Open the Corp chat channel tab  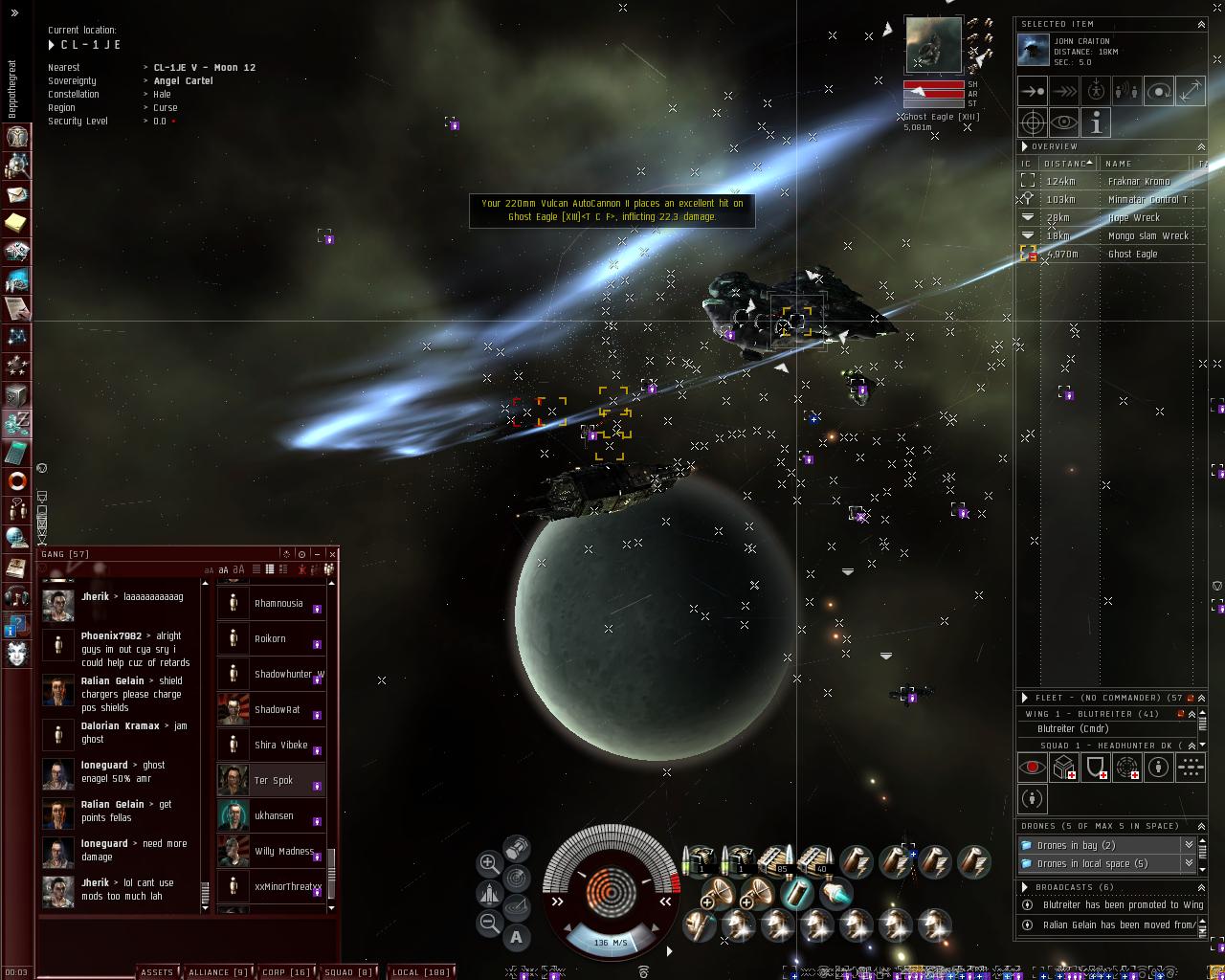pos(286,972)
